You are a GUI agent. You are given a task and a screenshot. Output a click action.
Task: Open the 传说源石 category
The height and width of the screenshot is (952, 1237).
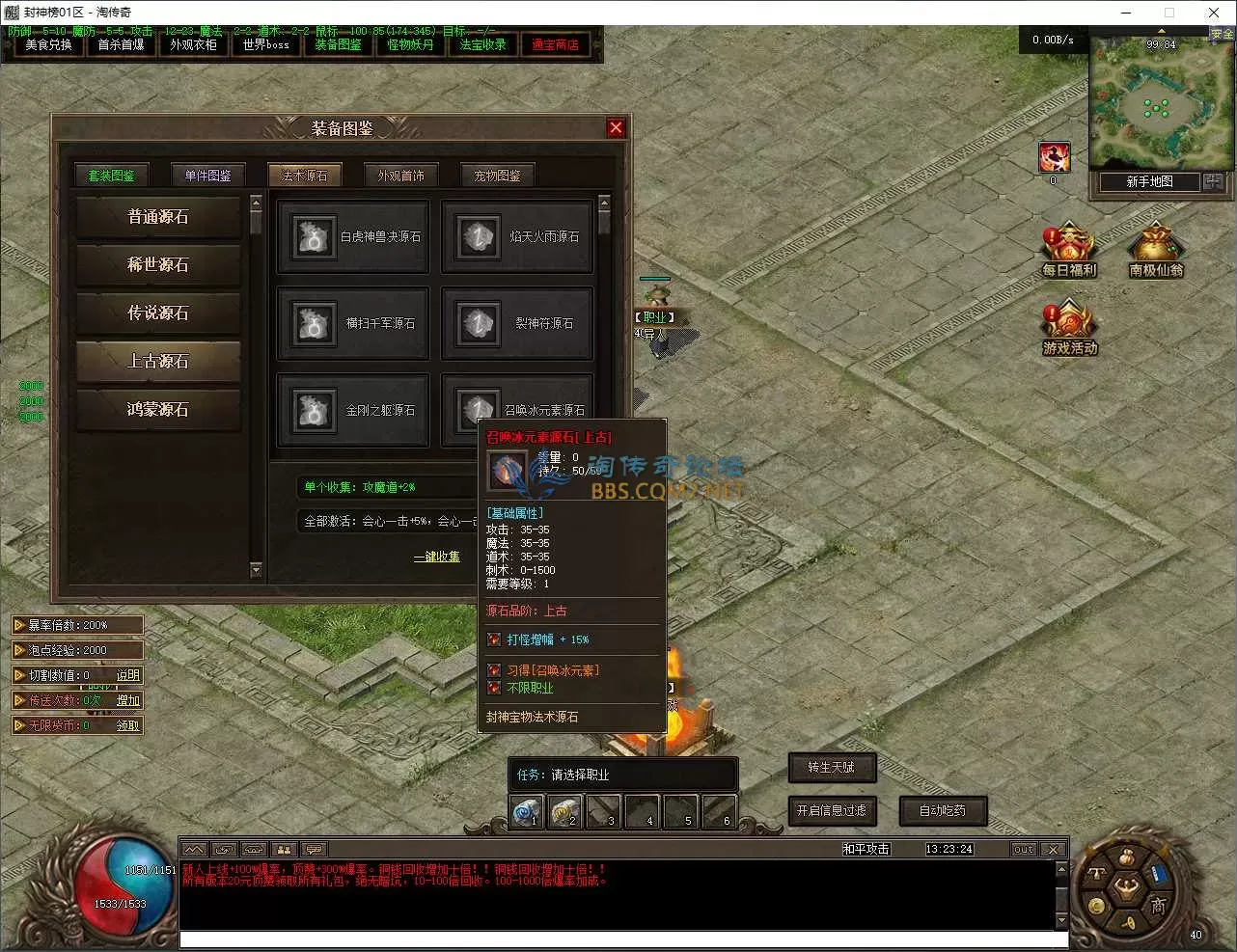[158, 313]
